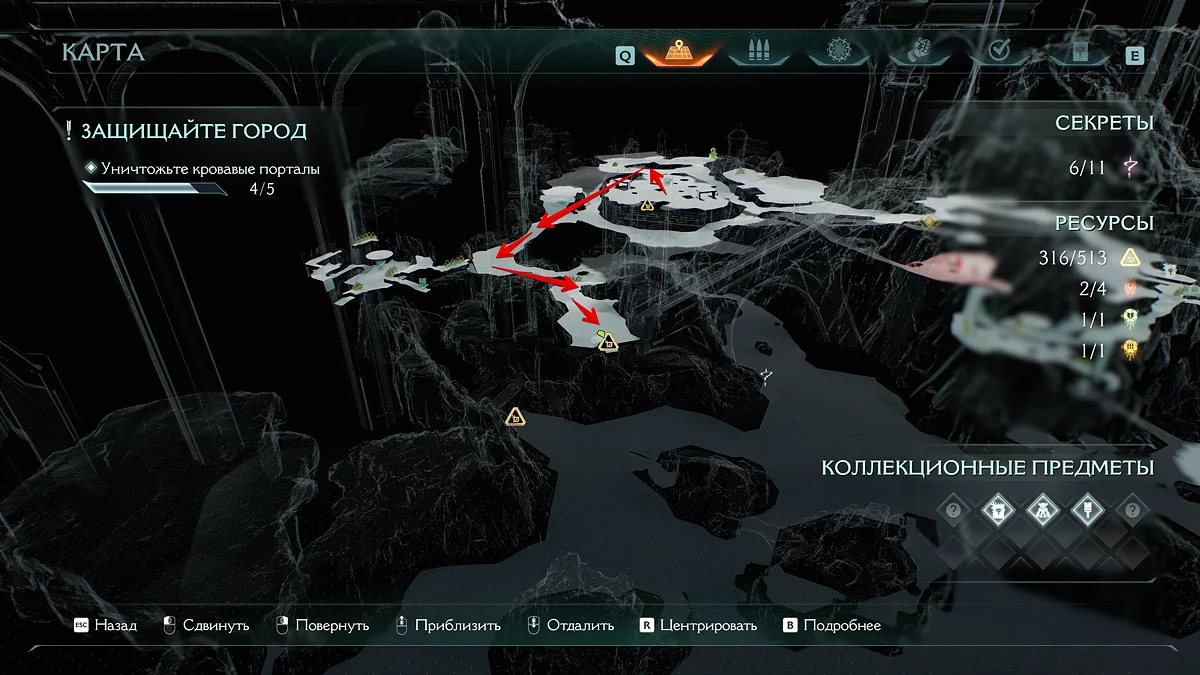The height and width of the screenshot is (675, 1200).
Task: Open the map tab with the pin icon
Action: [679, 52]
